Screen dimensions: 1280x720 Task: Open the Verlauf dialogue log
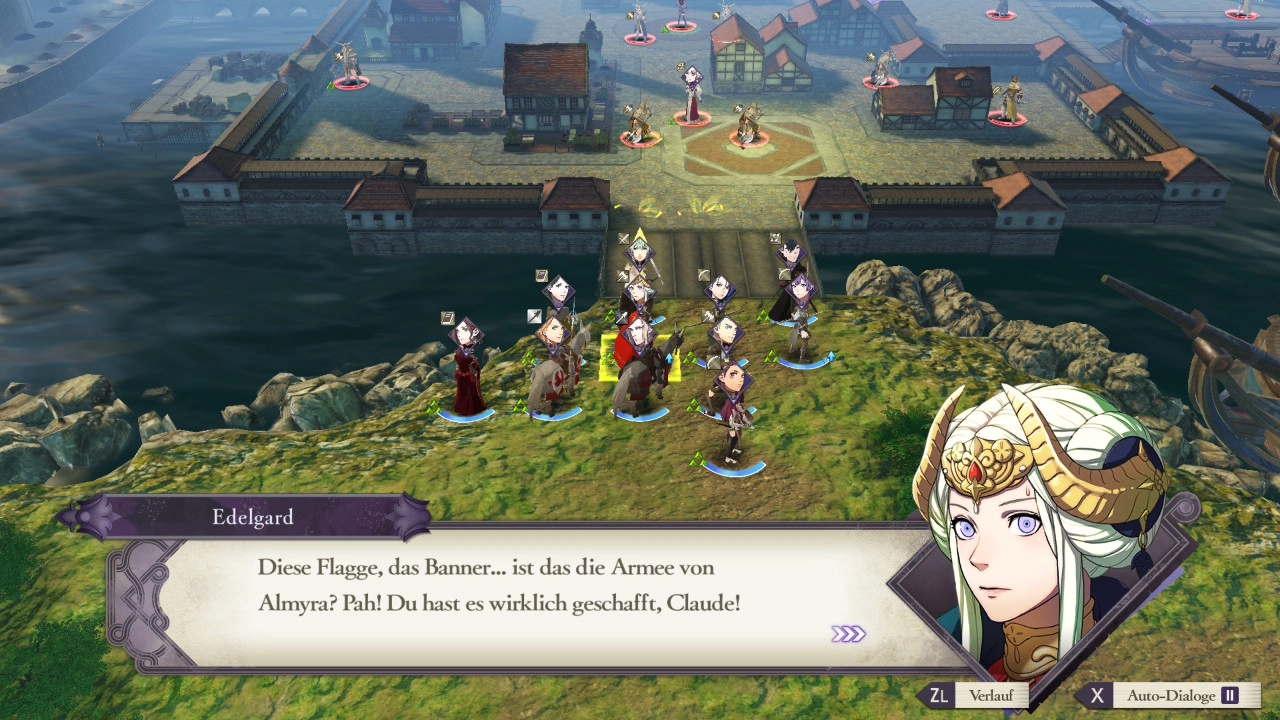coord(965,696)
